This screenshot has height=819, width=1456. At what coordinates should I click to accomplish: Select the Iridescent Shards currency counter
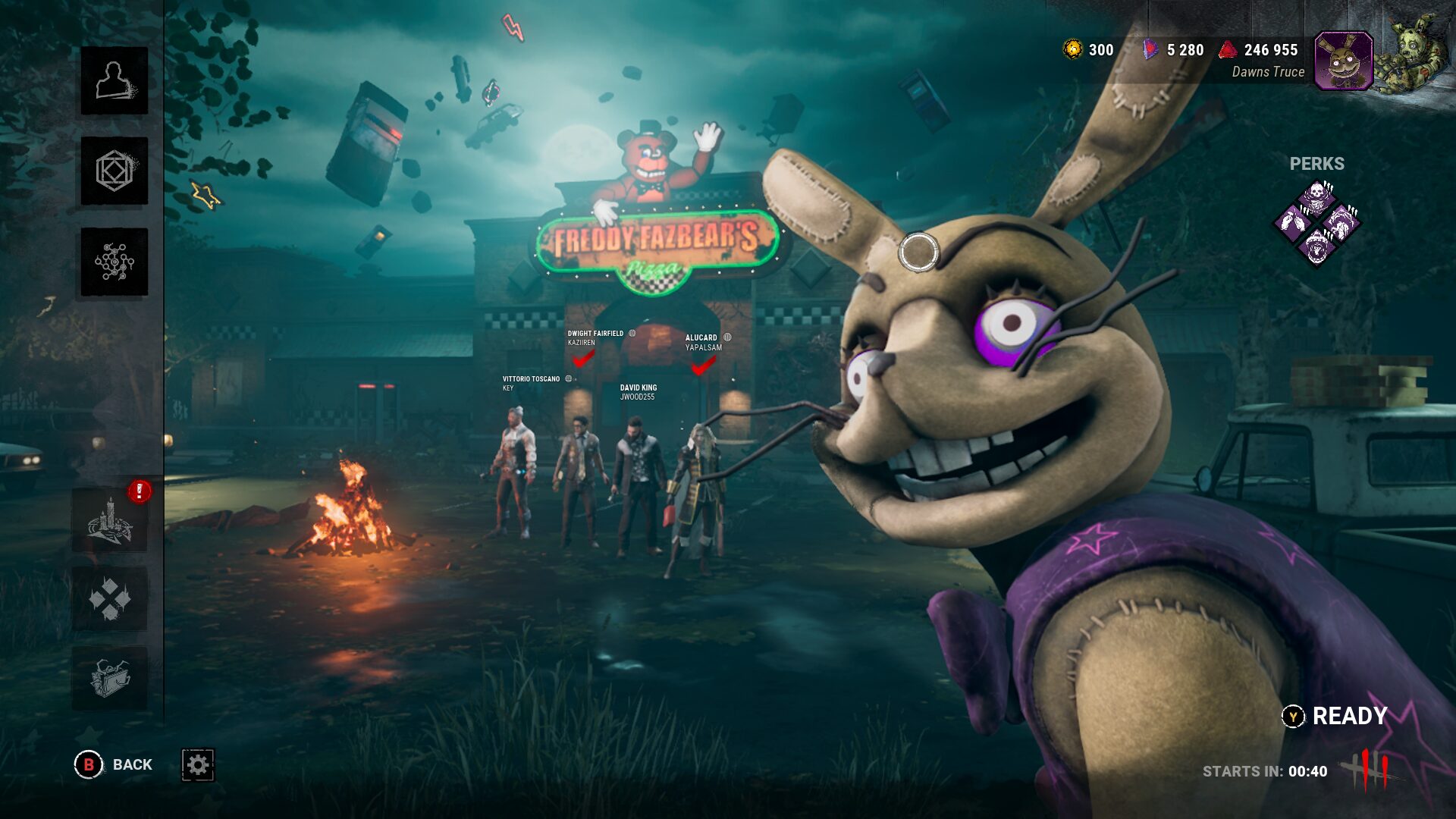click(x=1174, y=50)
